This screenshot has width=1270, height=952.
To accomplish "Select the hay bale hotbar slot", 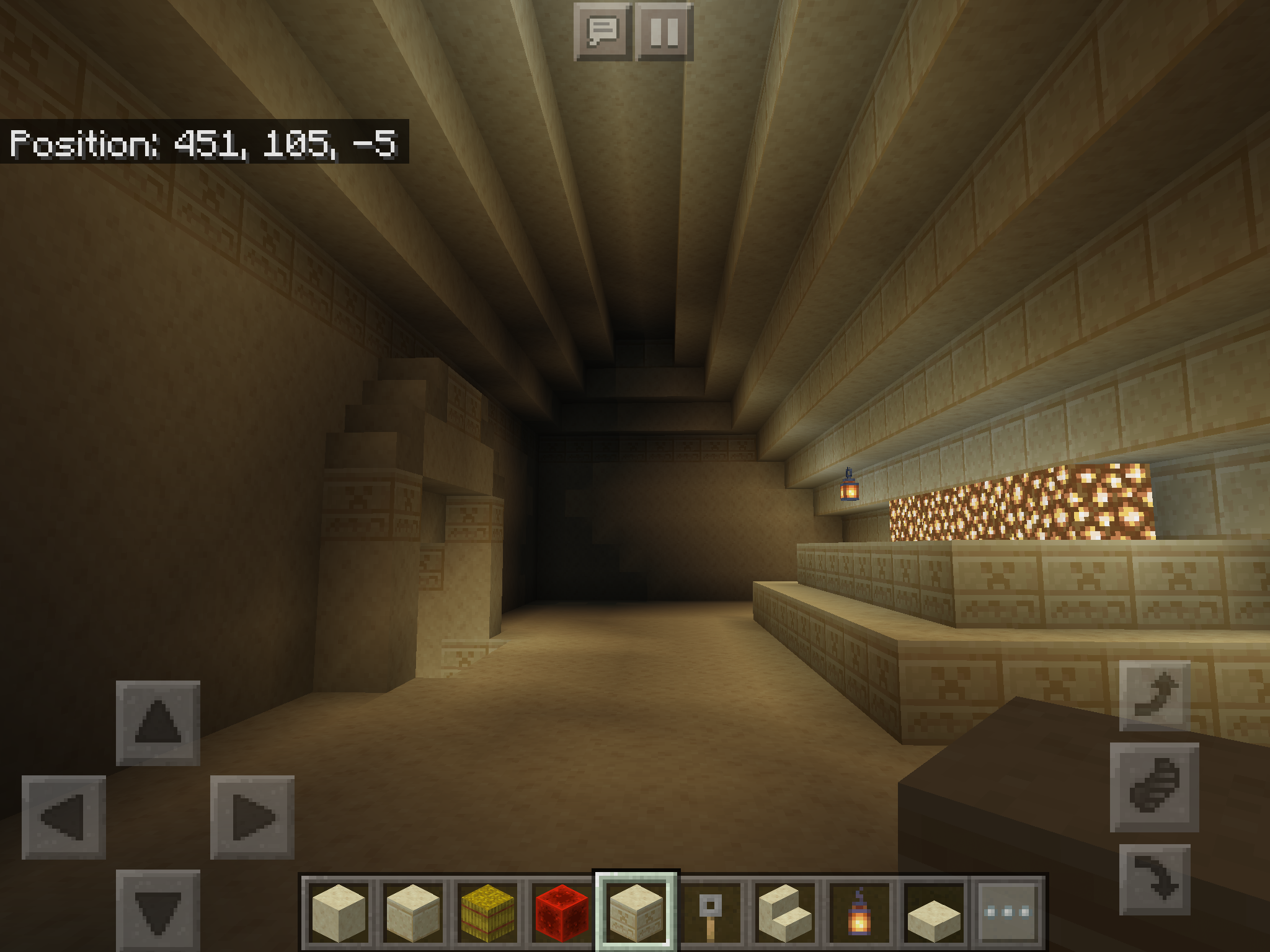I will 487,912.
